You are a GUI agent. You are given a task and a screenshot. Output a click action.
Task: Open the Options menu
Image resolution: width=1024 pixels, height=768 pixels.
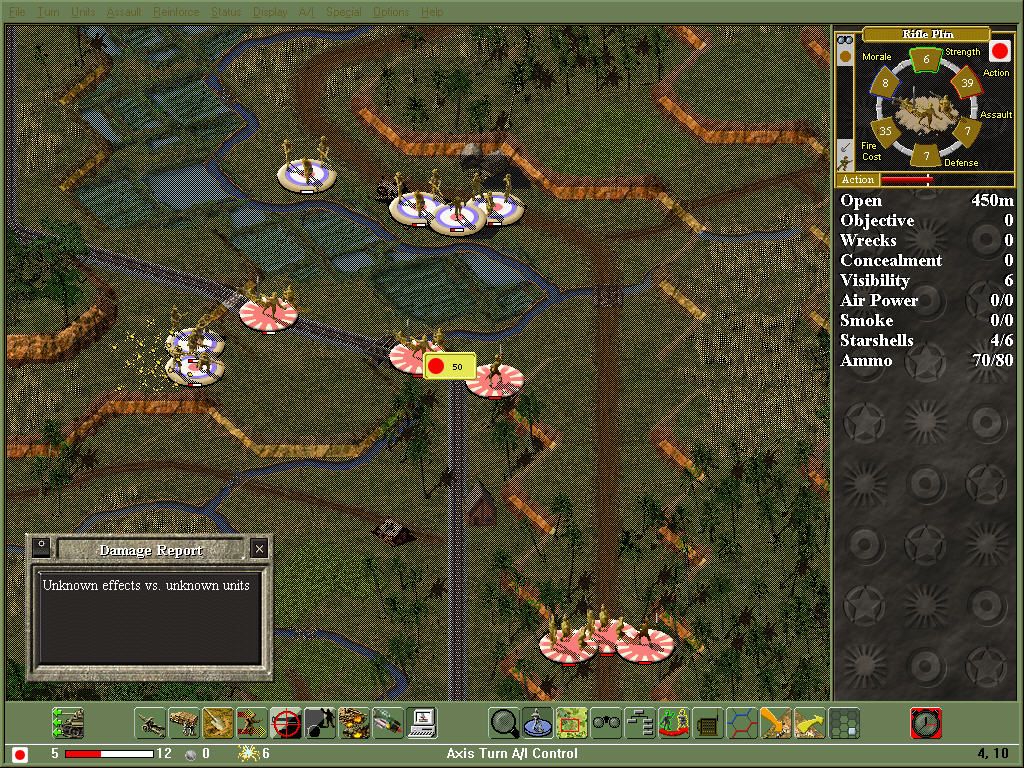pyautogui.click(x=391, y=12)
